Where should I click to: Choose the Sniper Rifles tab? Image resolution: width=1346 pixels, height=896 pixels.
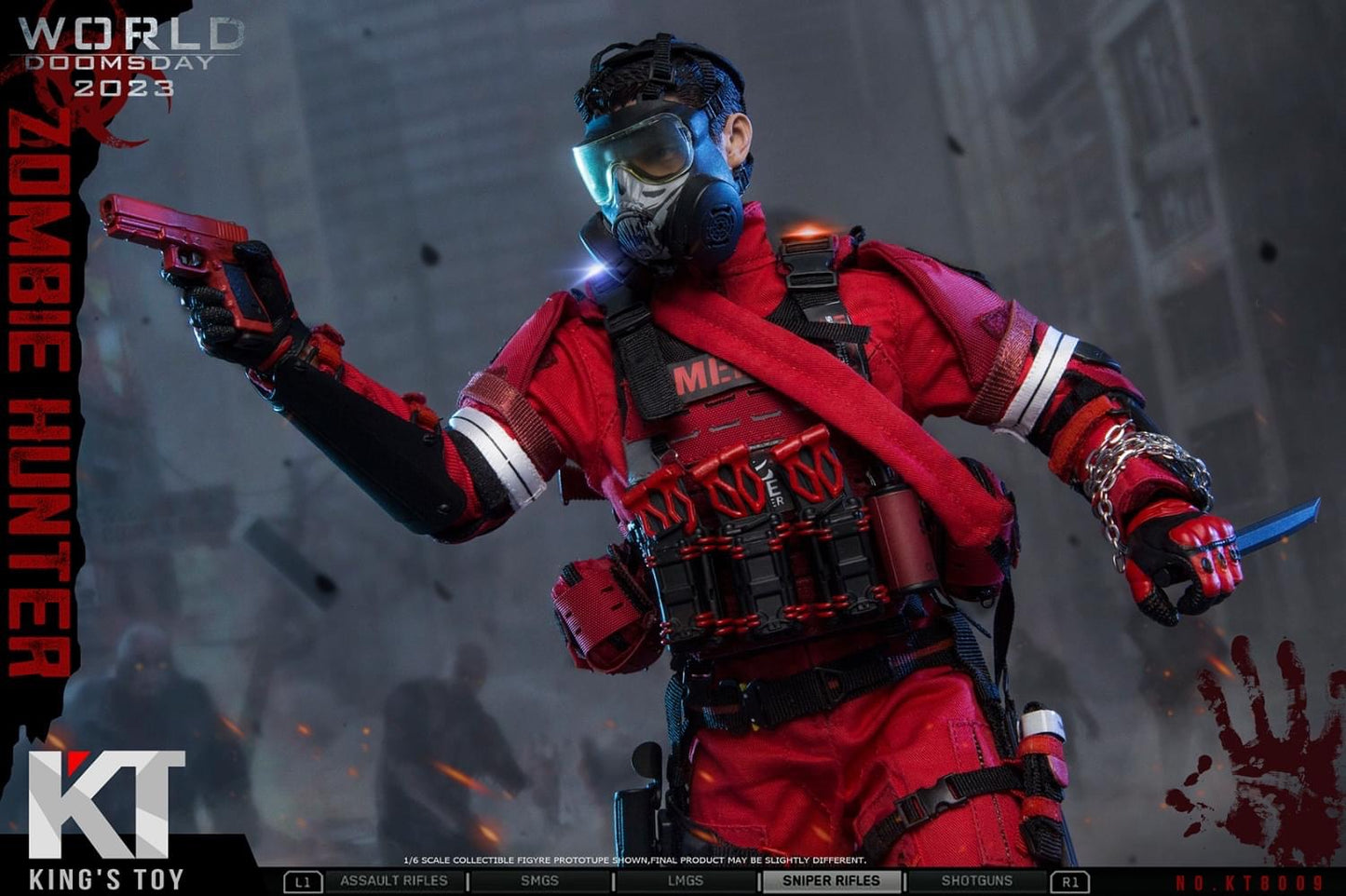pyautogui.click(x=832, y=881)
